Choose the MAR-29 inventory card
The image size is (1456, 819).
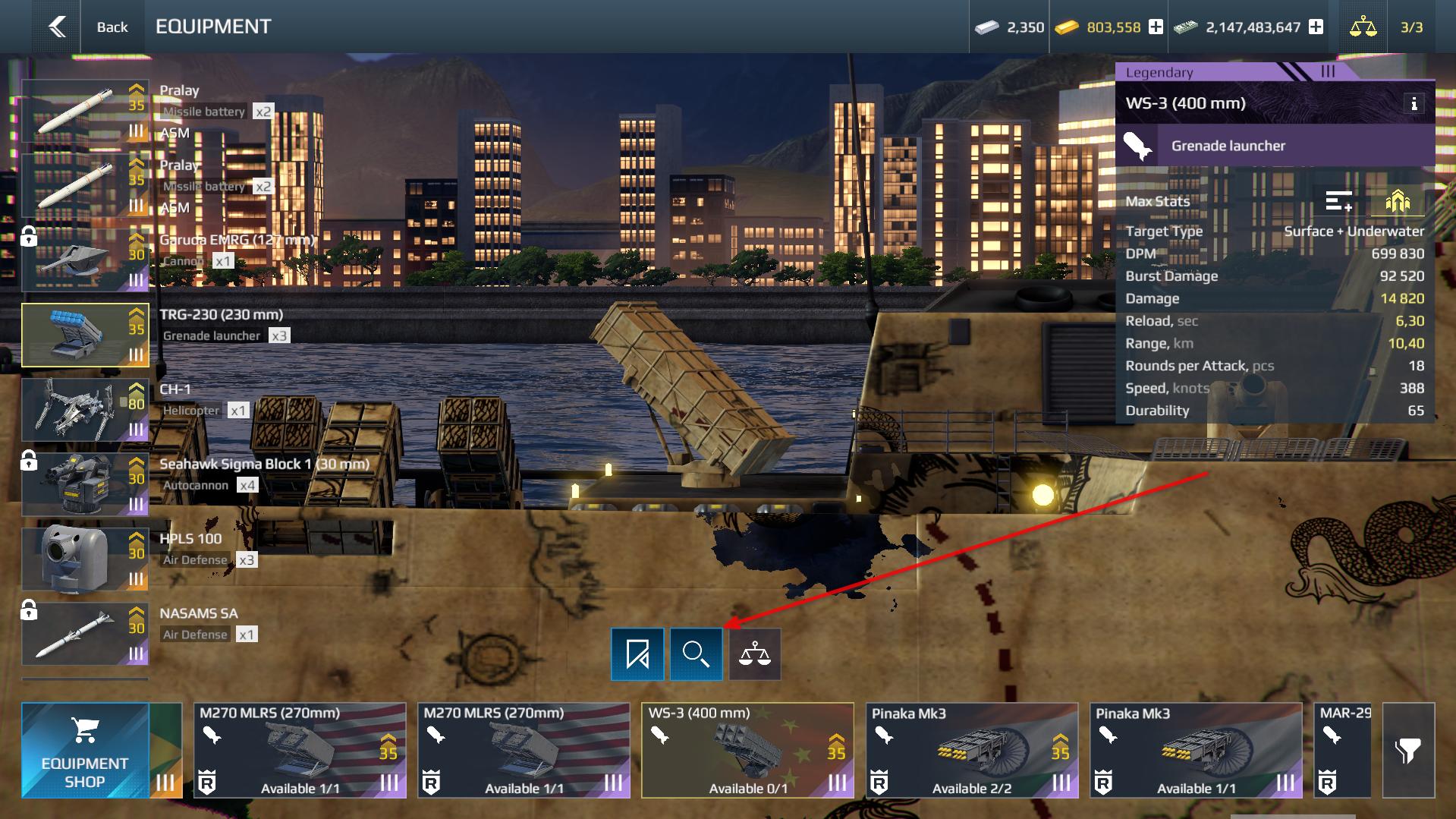1344,750
